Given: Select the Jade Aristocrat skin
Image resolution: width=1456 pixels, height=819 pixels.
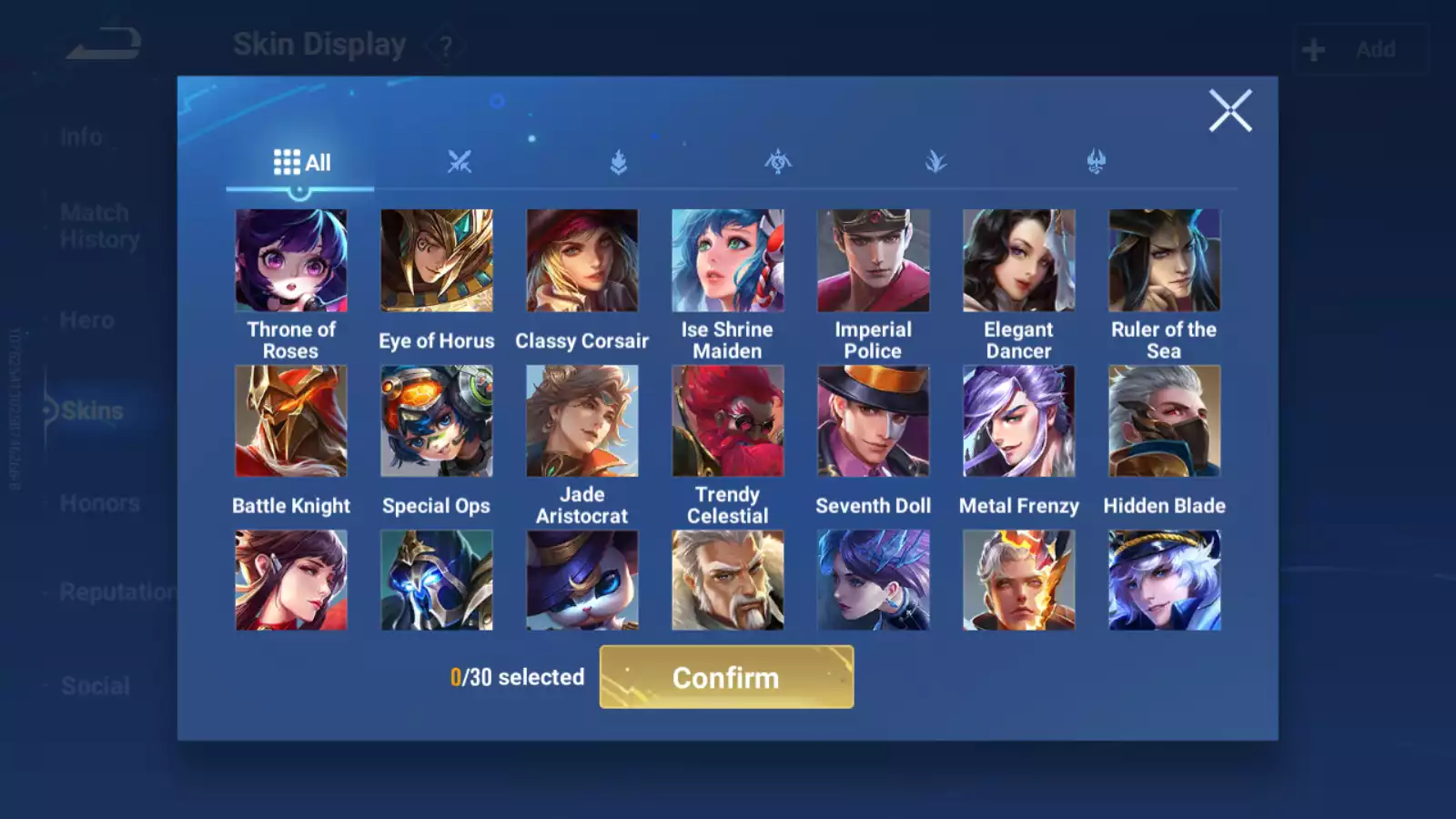Looking at the screenshot, I should pos(582,421).
